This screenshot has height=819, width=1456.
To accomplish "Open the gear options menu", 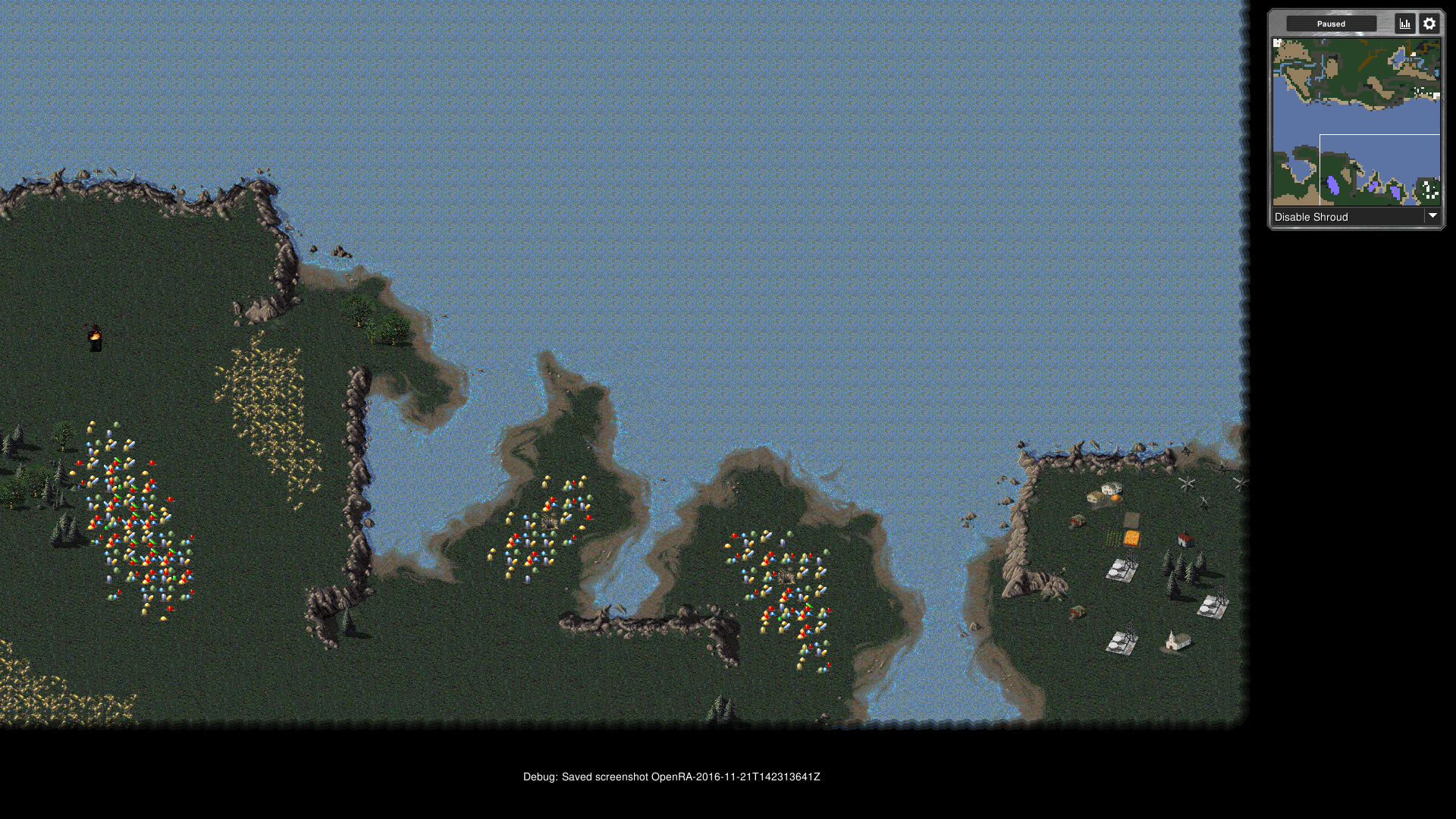I will point(1429,24).
